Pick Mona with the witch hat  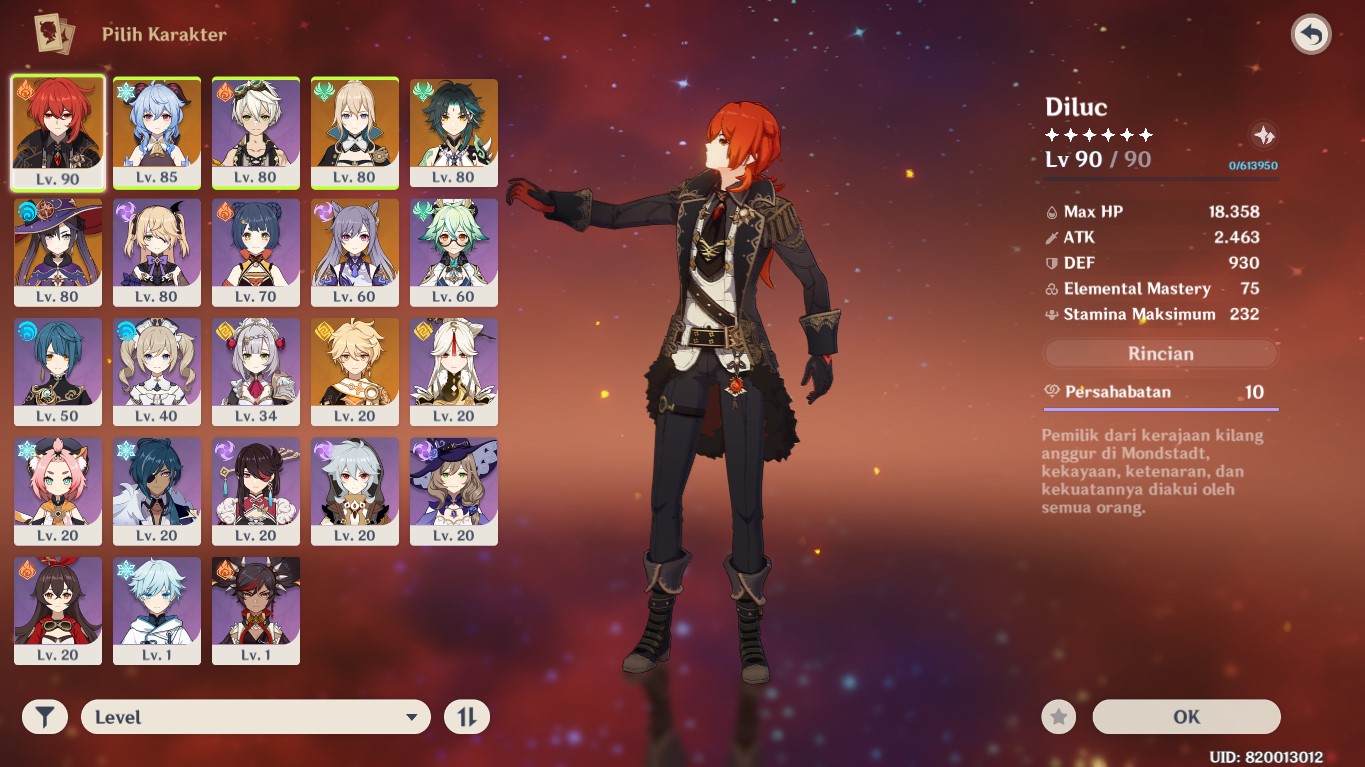[58, 252]
